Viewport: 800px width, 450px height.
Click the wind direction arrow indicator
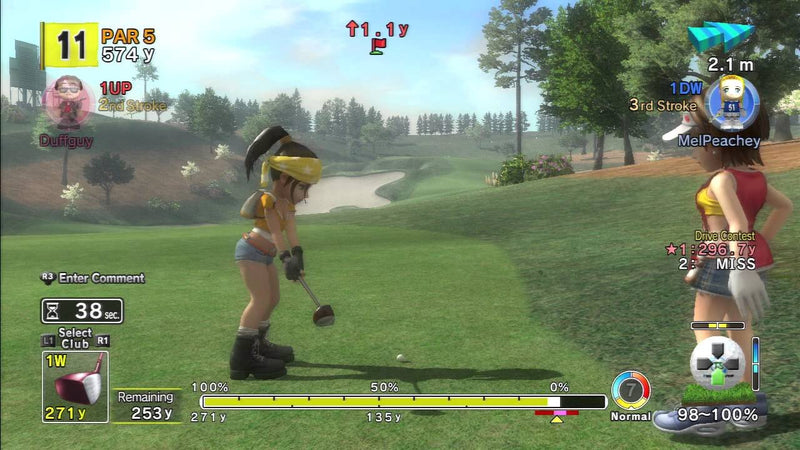tap(720, 37)
